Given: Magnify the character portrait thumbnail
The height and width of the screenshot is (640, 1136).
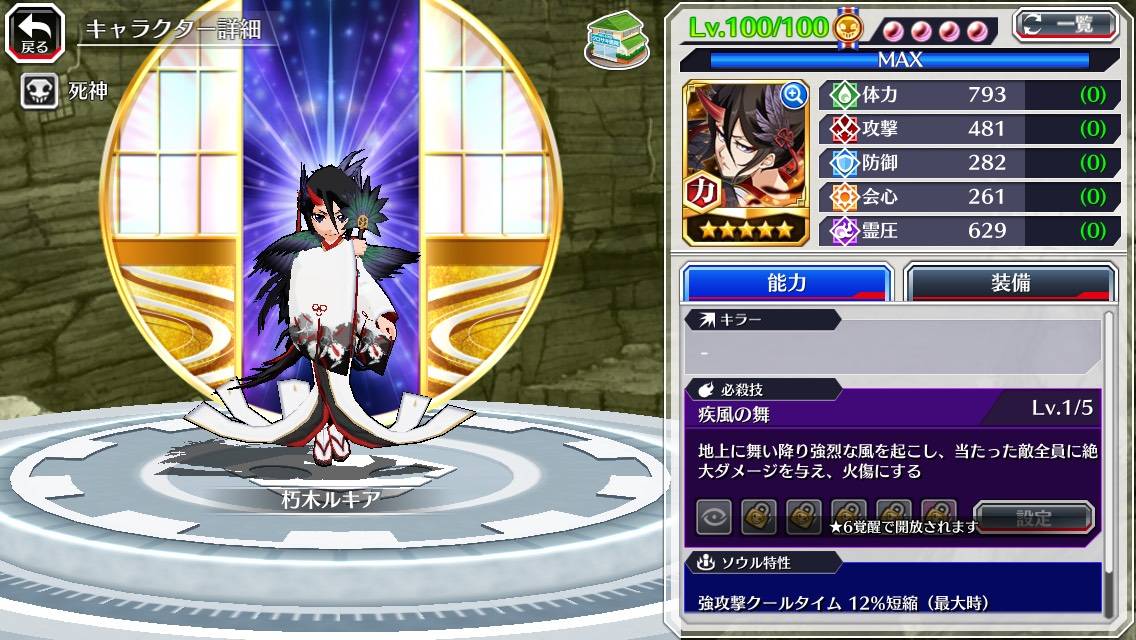Looking at the screenshot, I should coord(794,95).
